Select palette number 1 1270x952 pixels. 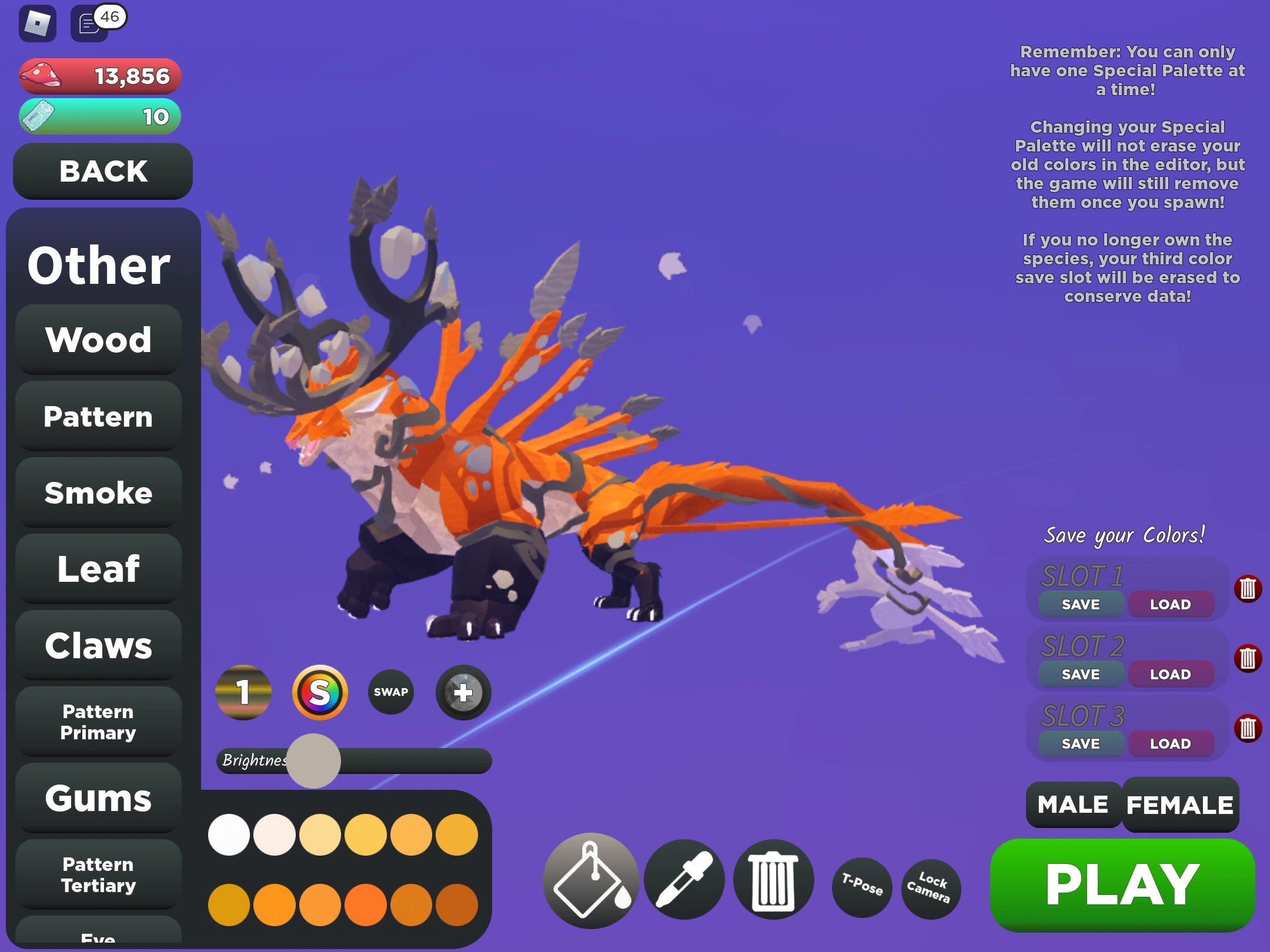coord(243,693)
